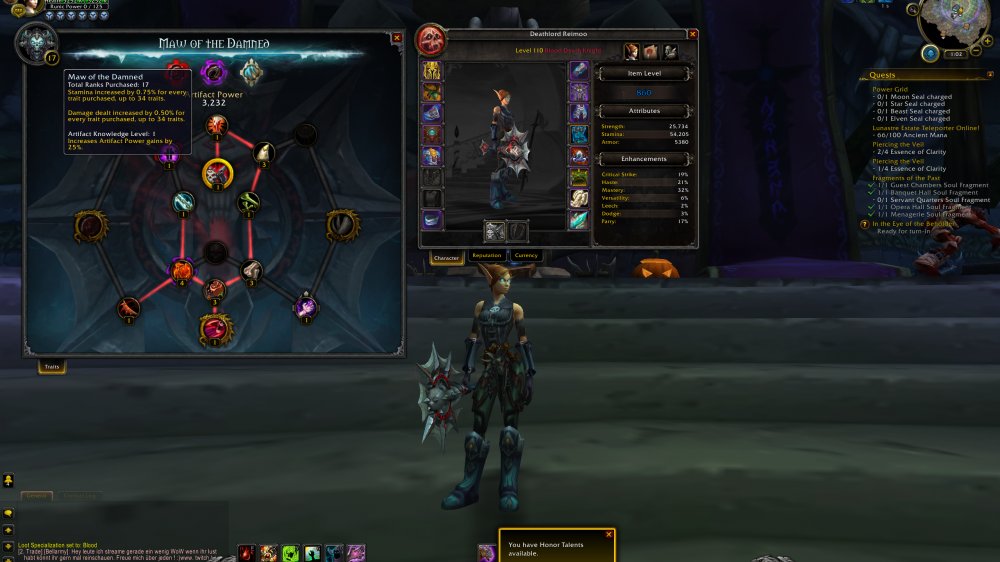The image size is (1000, 562).
Task: Click the gold-ringed central artifact trait
Action: (217, 174)
